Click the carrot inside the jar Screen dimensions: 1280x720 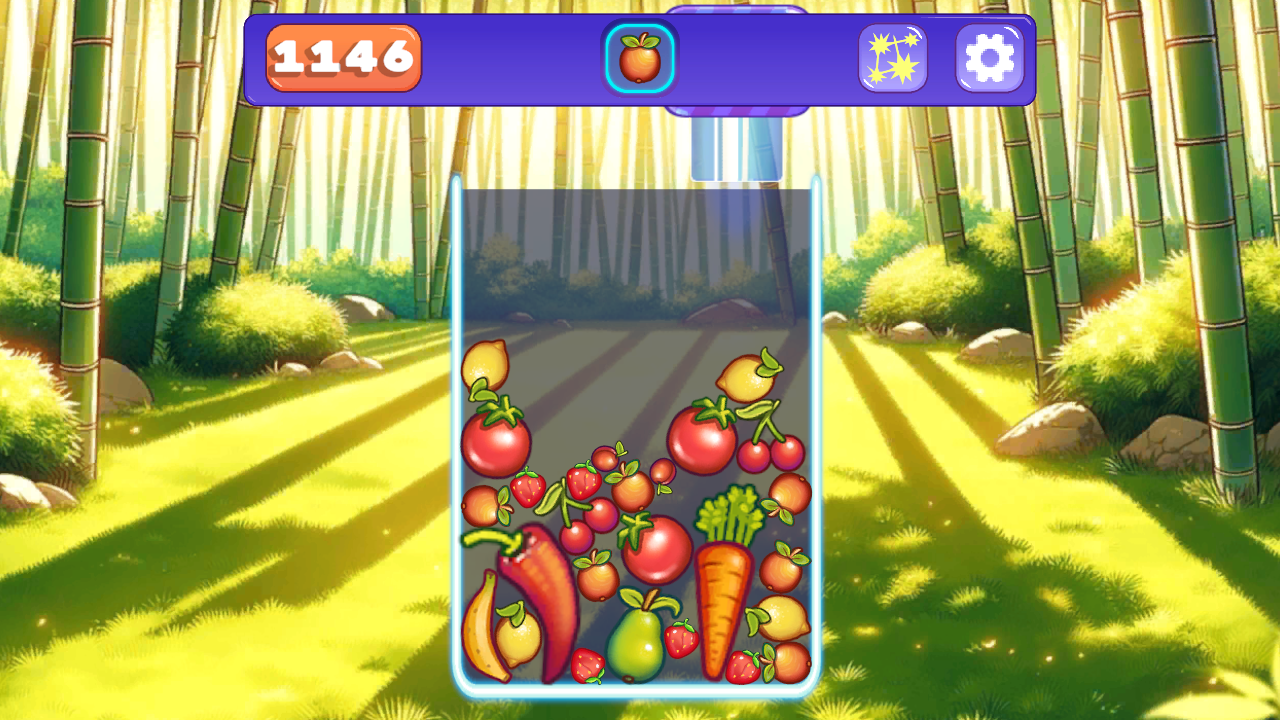[x=727, y=605]
